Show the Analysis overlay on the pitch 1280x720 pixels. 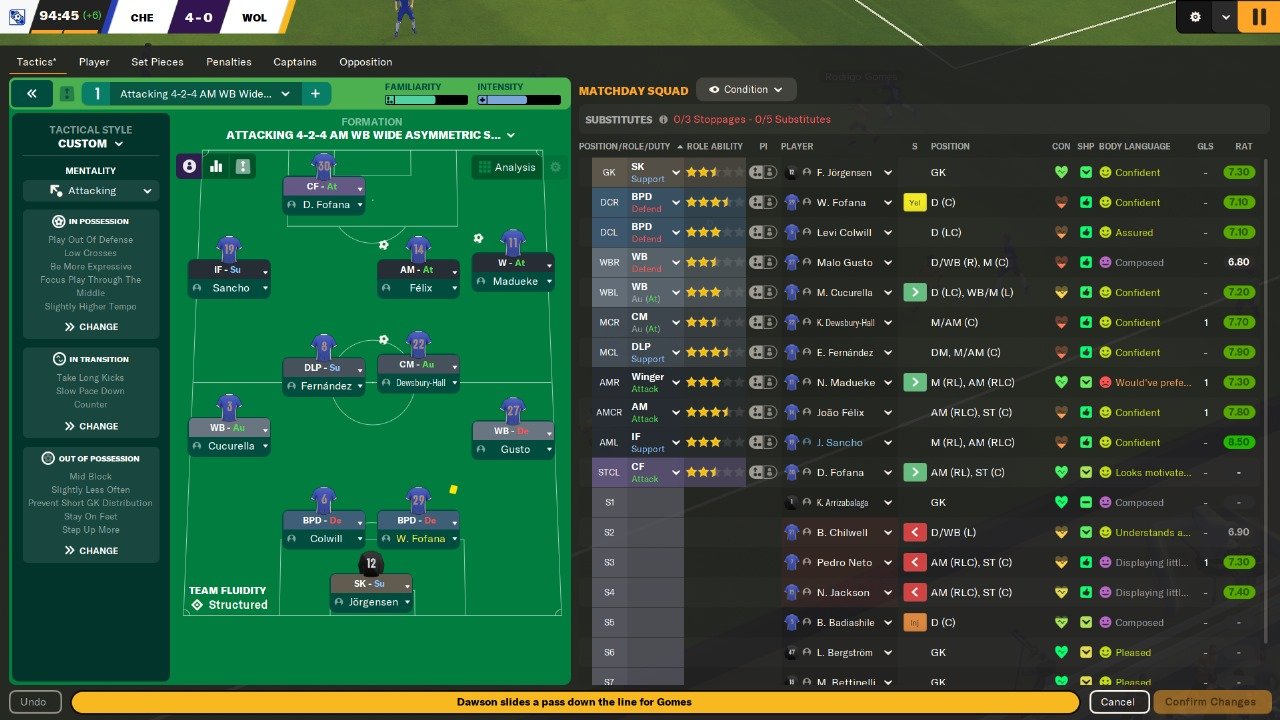pos(506,167)
